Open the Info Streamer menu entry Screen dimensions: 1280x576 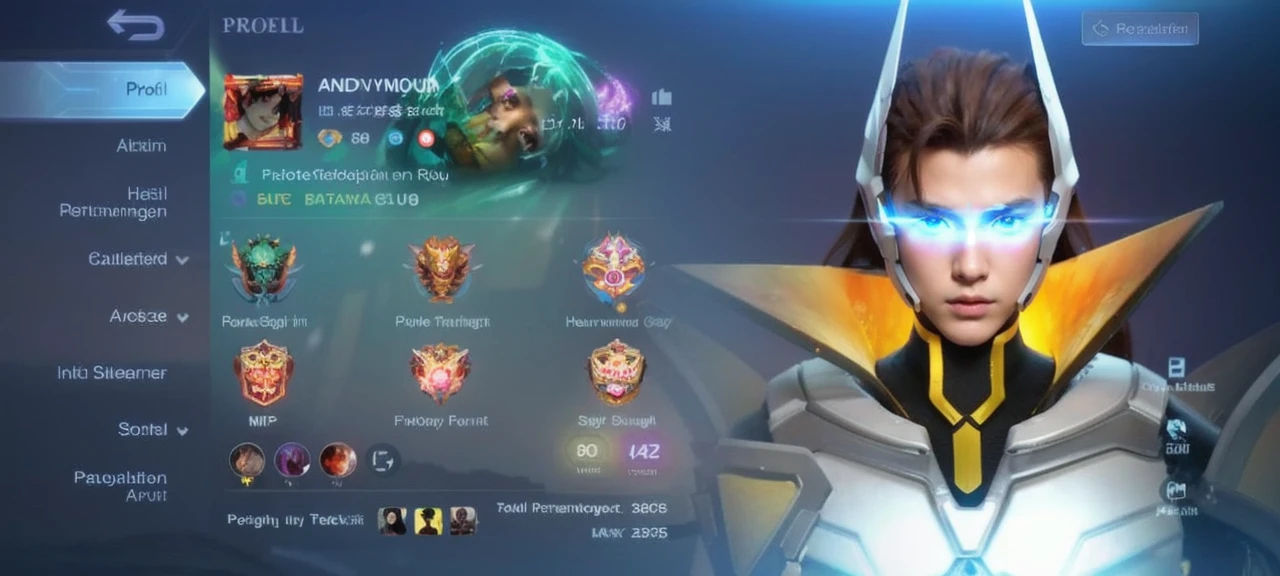tap(112, 373)
